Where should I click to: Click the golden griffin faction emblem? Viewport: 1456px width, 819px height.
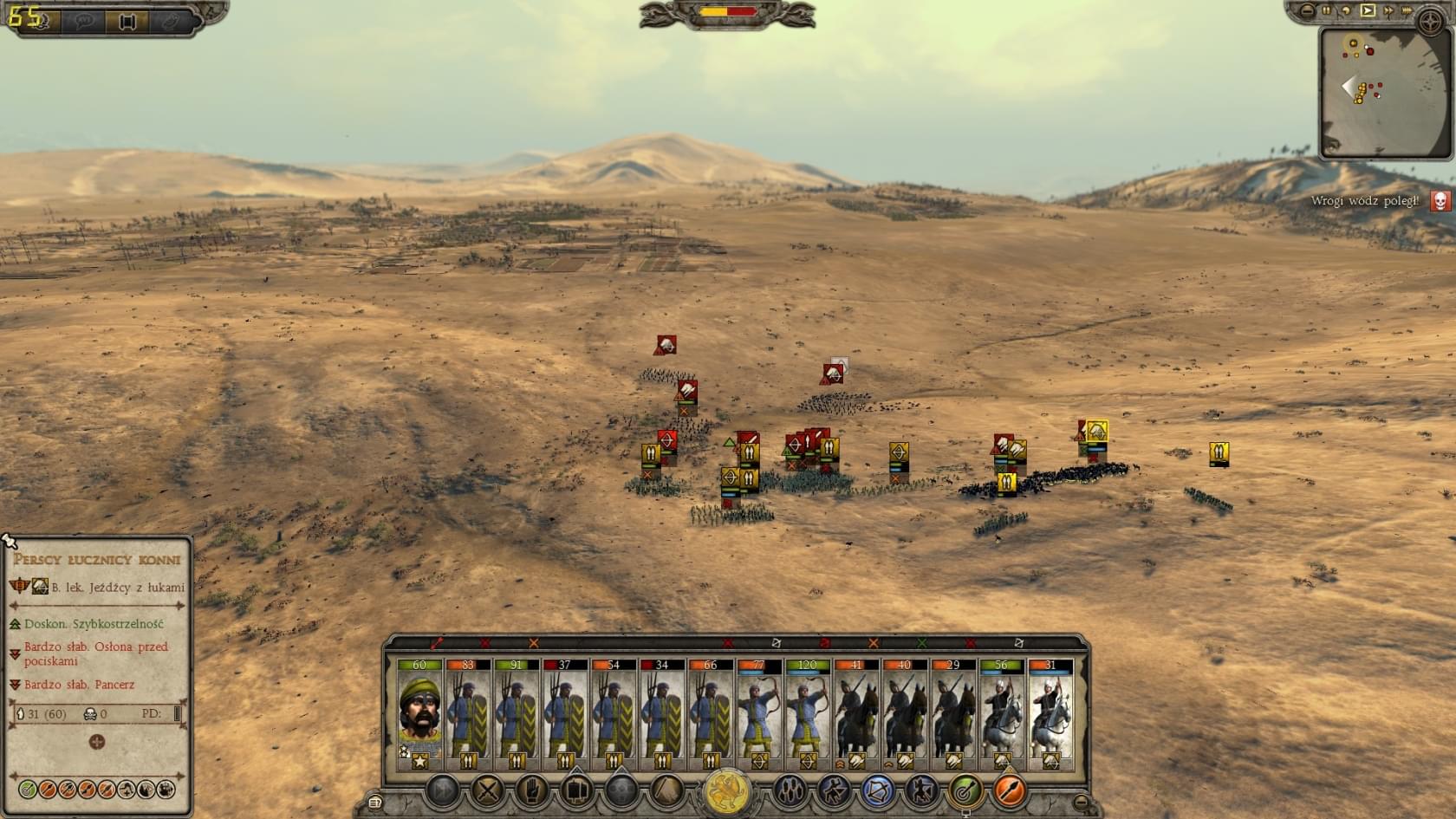727,792
